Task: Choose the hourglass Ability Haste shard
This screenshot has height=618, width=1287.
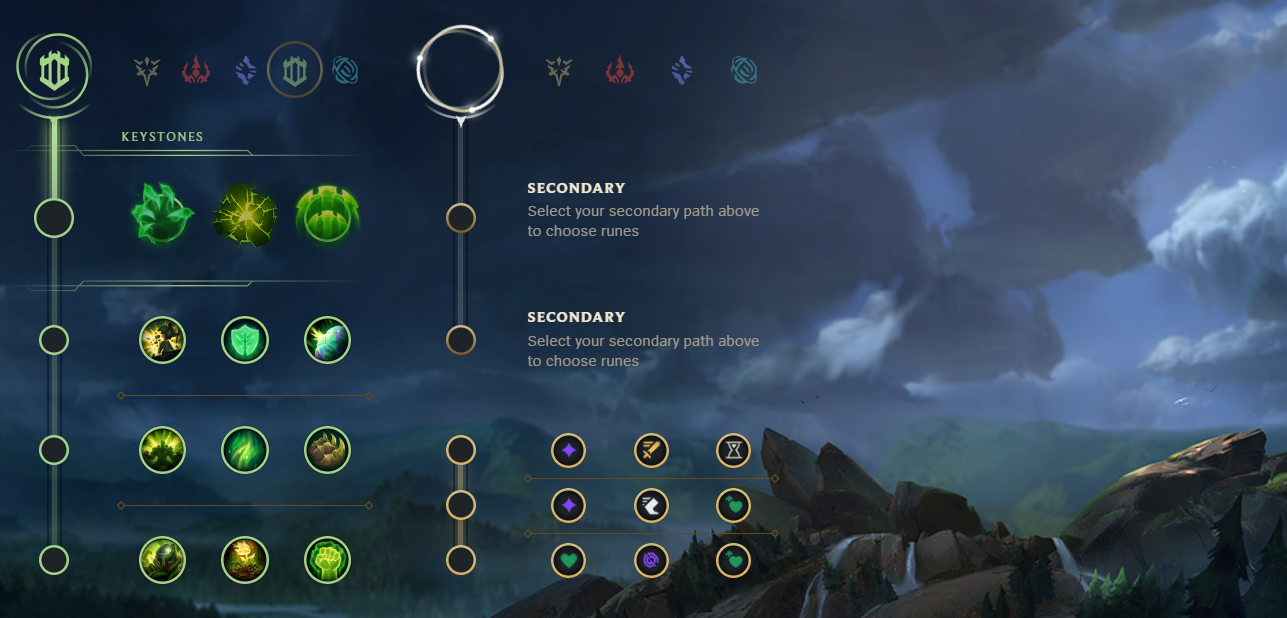Action: (733, 451)
